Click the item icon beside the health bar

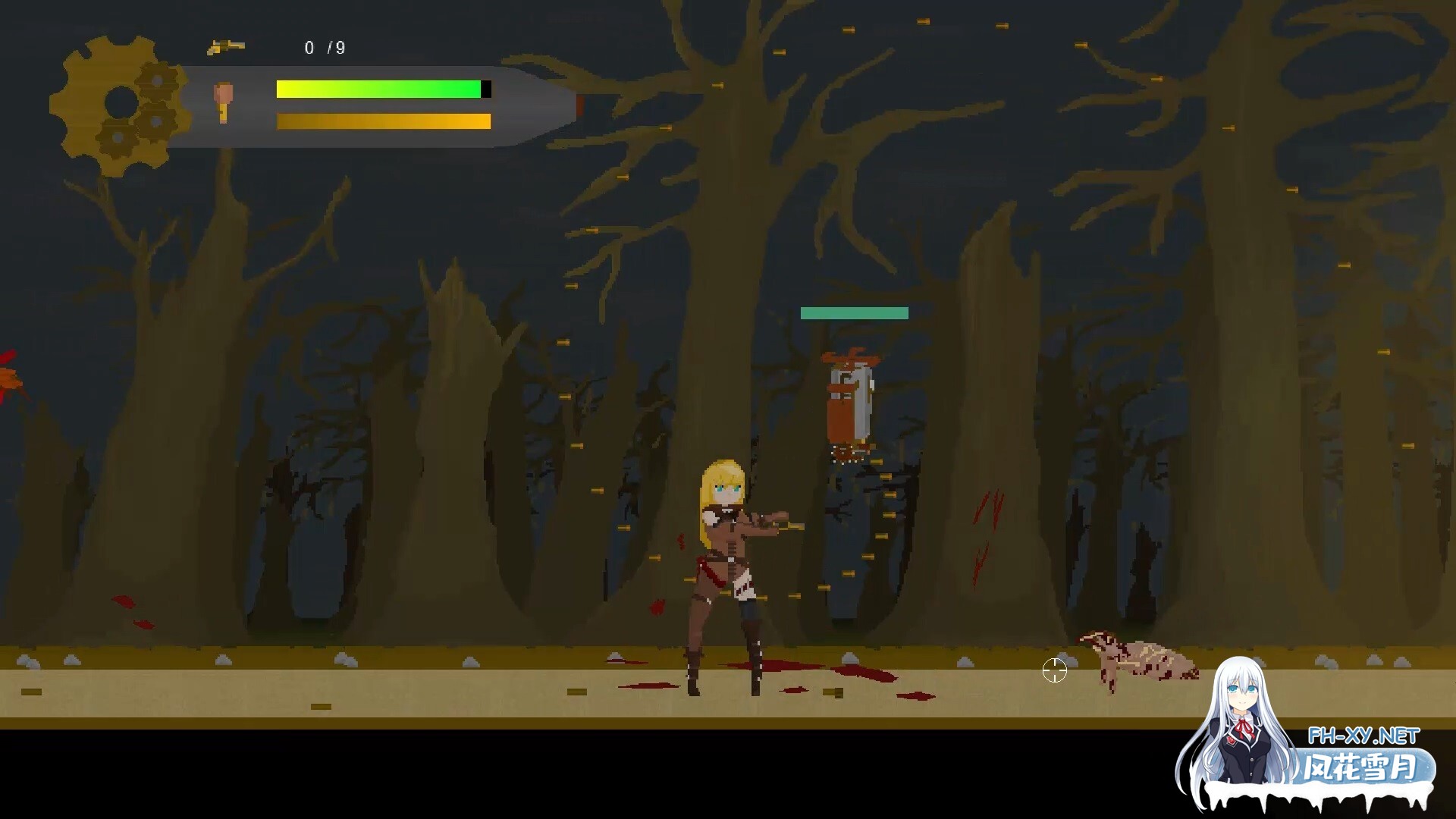(222, 102)
